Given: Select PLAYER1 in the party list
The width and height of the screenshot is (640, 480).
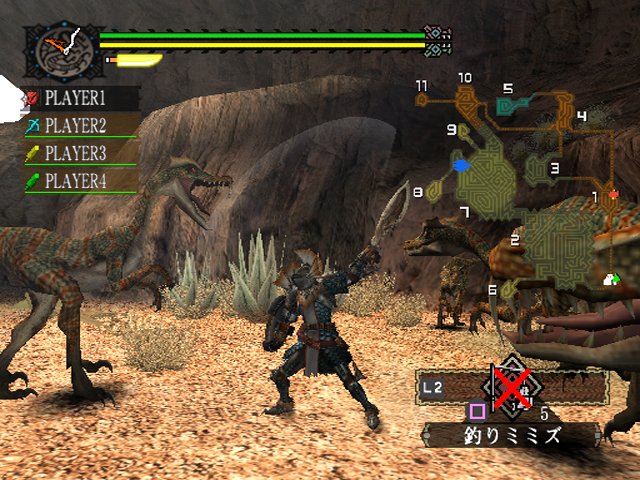Looking at the screenshot, I should point(73,98).
